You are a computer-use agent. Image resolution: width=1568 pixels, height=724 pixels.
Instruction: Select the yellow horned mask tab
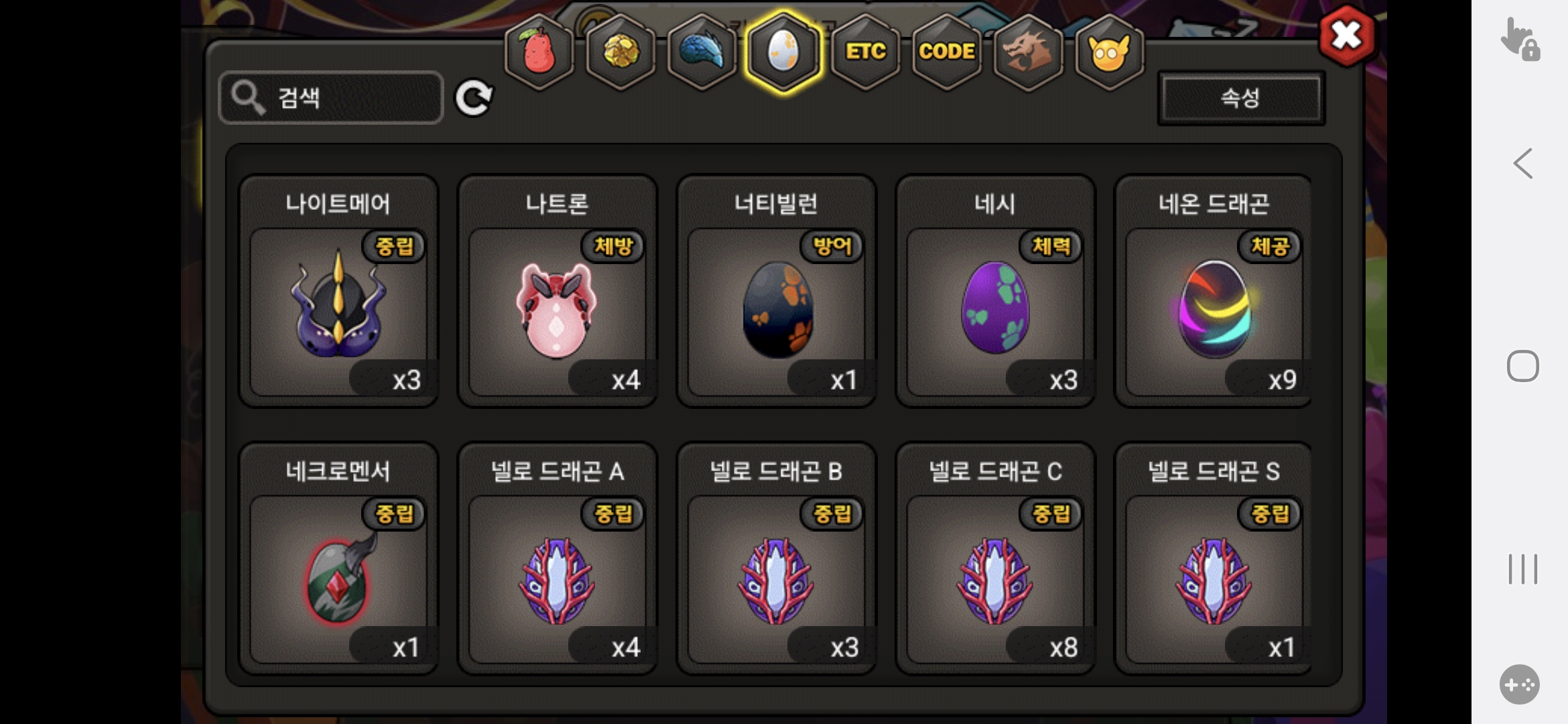pos(1109,52)
